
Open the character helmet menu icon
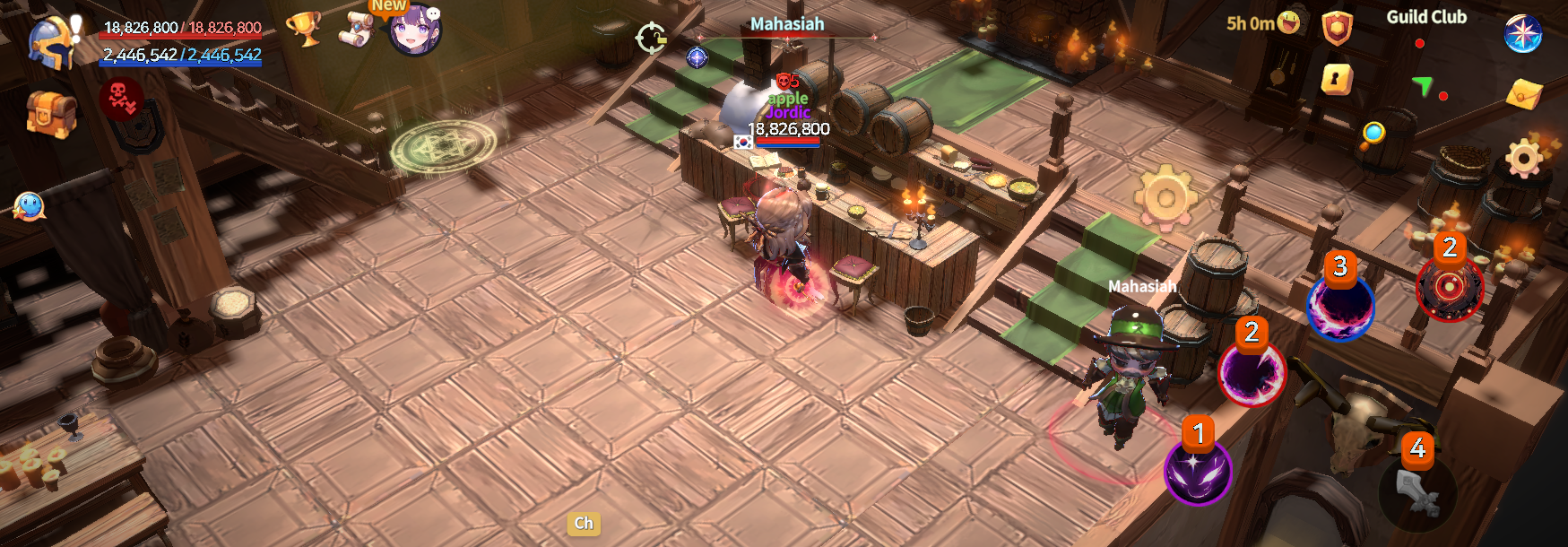[x=50, y=43]
